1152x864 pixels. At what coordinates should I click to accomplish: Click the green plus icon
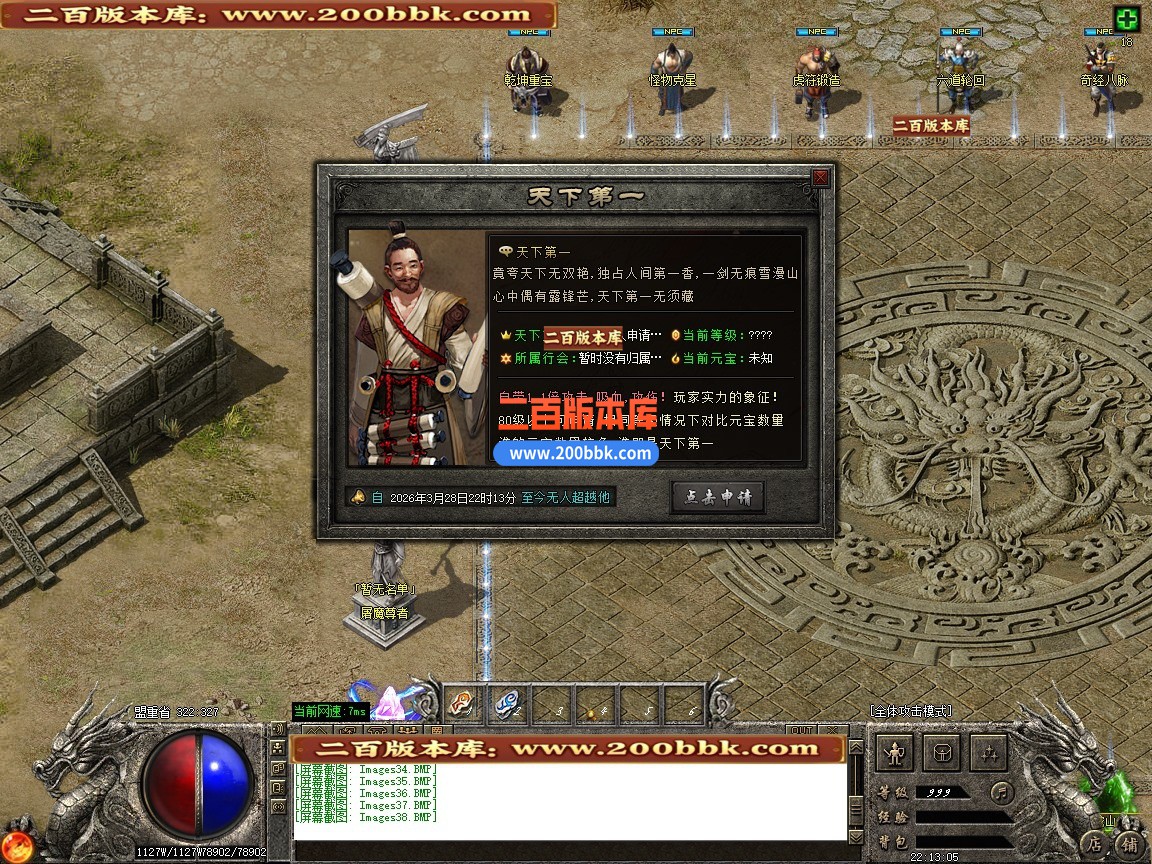tap(1127, 19)
